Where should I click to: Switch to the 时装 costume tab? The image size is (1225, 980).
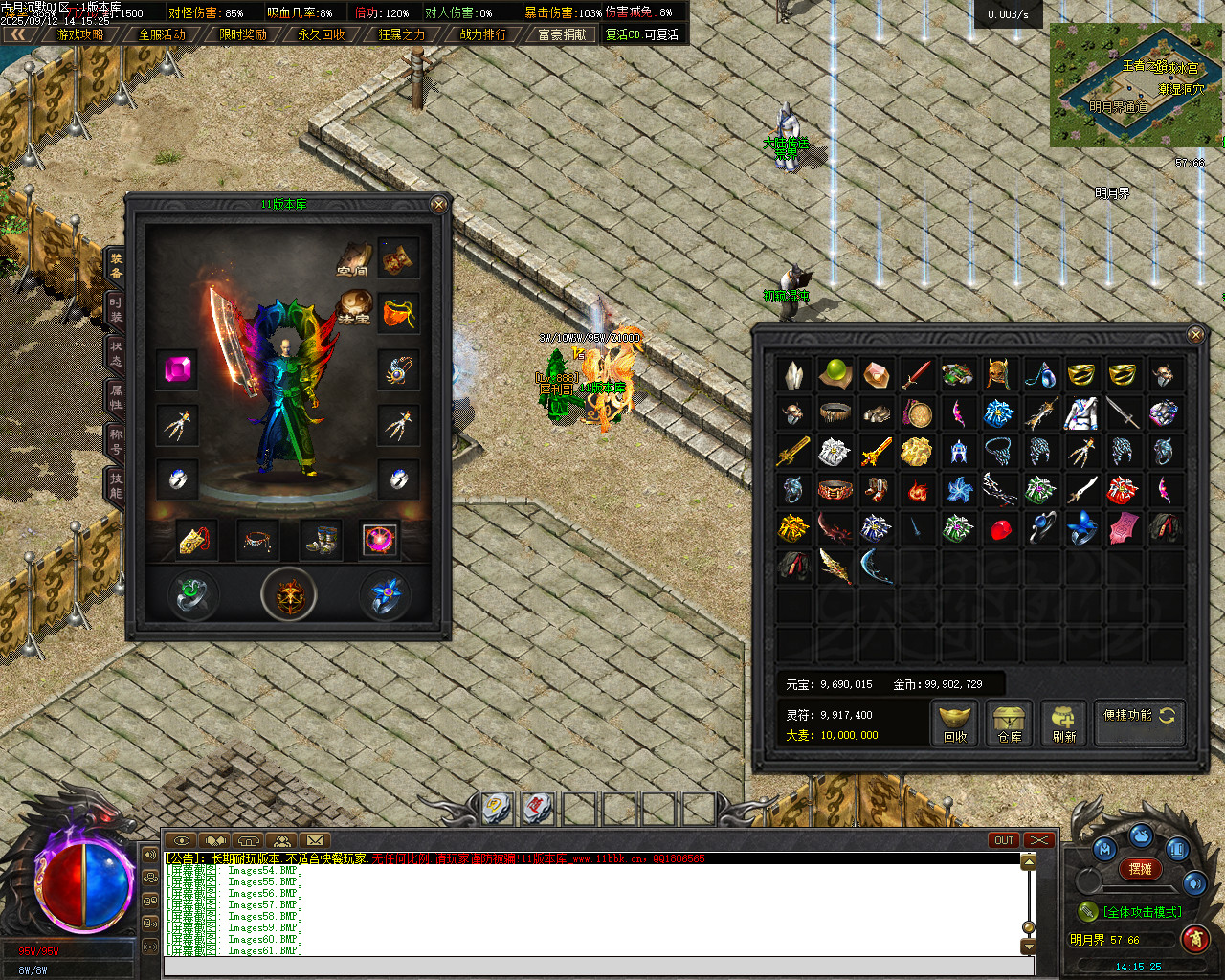[115, 309]
